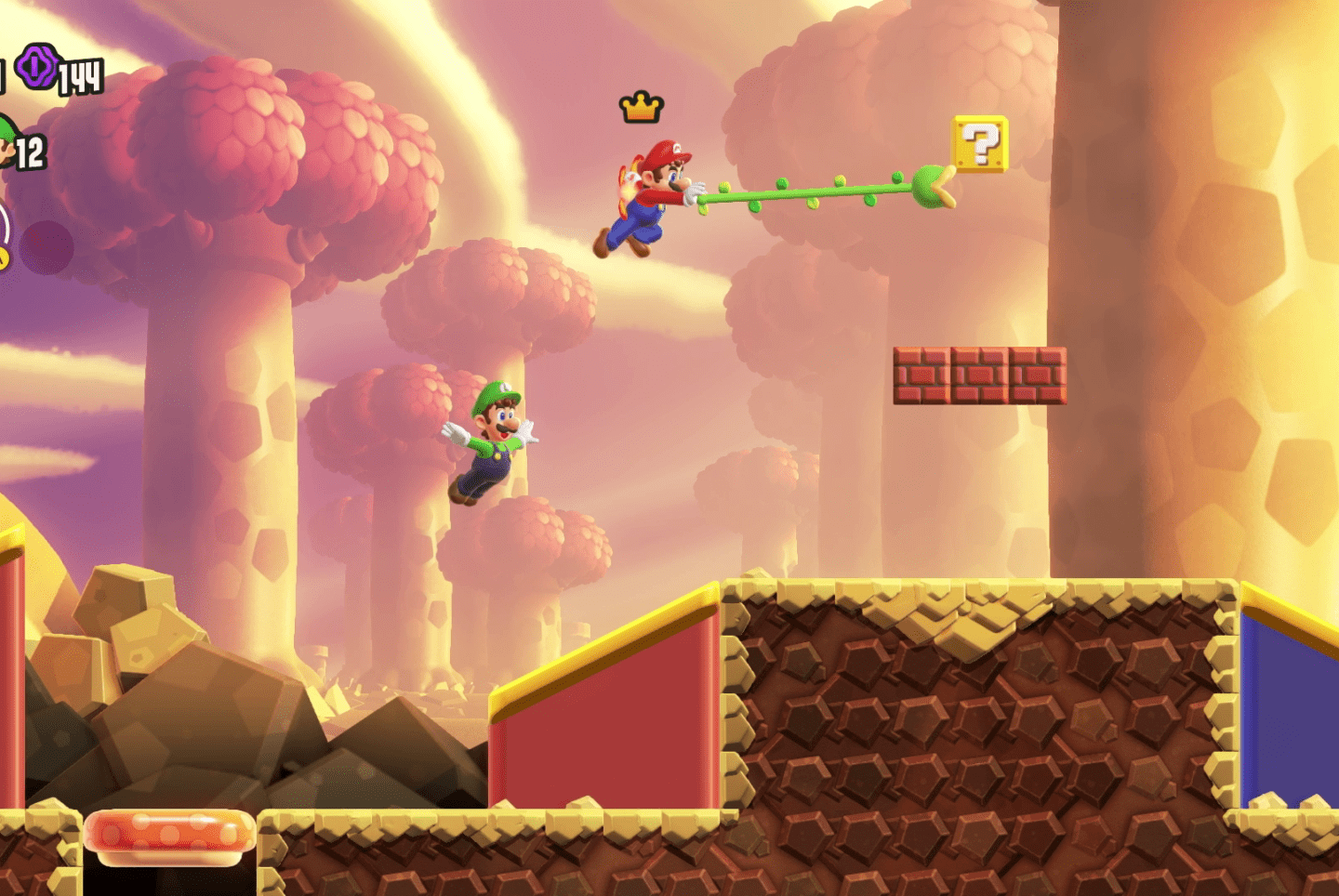The width and height of the screenshot is (1339, 896).
Task: Click the purple flower coin icon
Action: tap(37, 67)
